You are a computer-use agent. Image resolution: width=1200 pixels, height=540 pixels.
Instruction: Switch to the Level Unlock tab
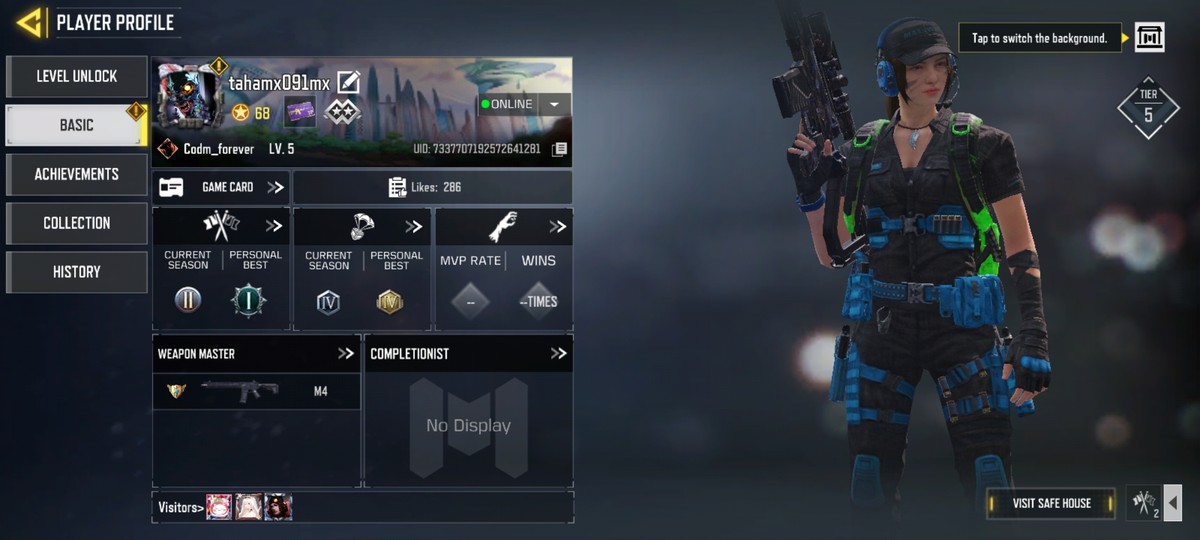[x=77, y=76]
